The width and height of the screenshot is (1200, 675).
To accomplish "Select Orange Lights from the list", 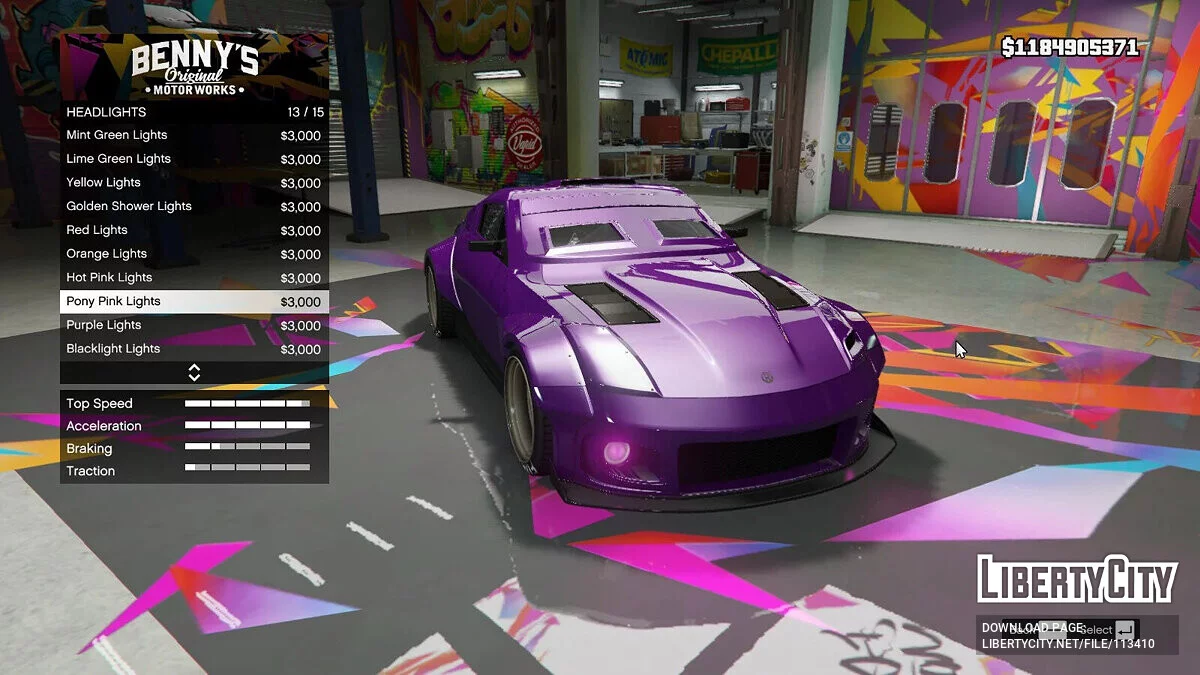I will pyautogui.click(x=194, y=254).
